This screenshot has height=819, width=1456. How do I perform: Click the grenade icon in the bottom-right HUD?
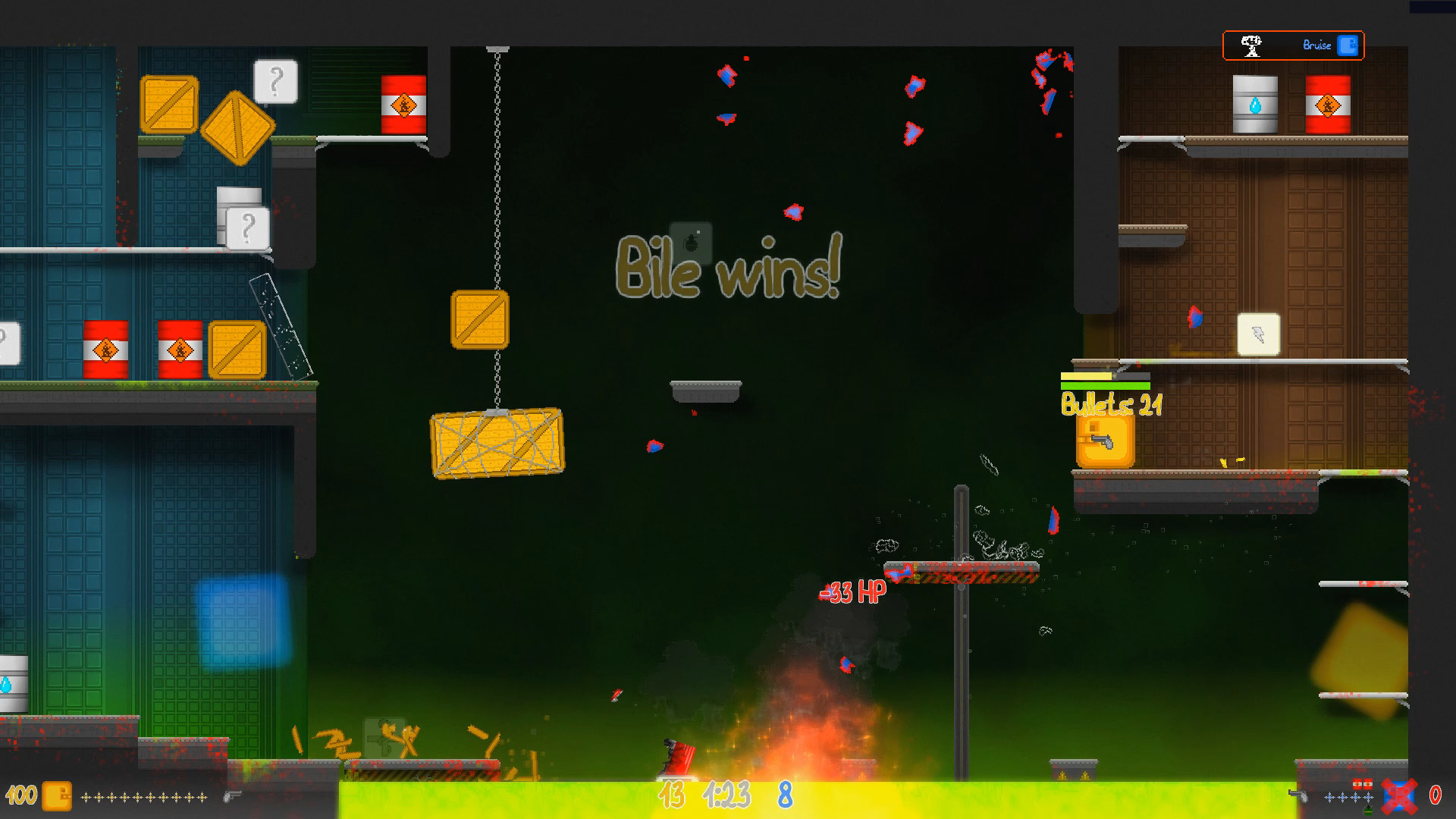coord(1368,810)
